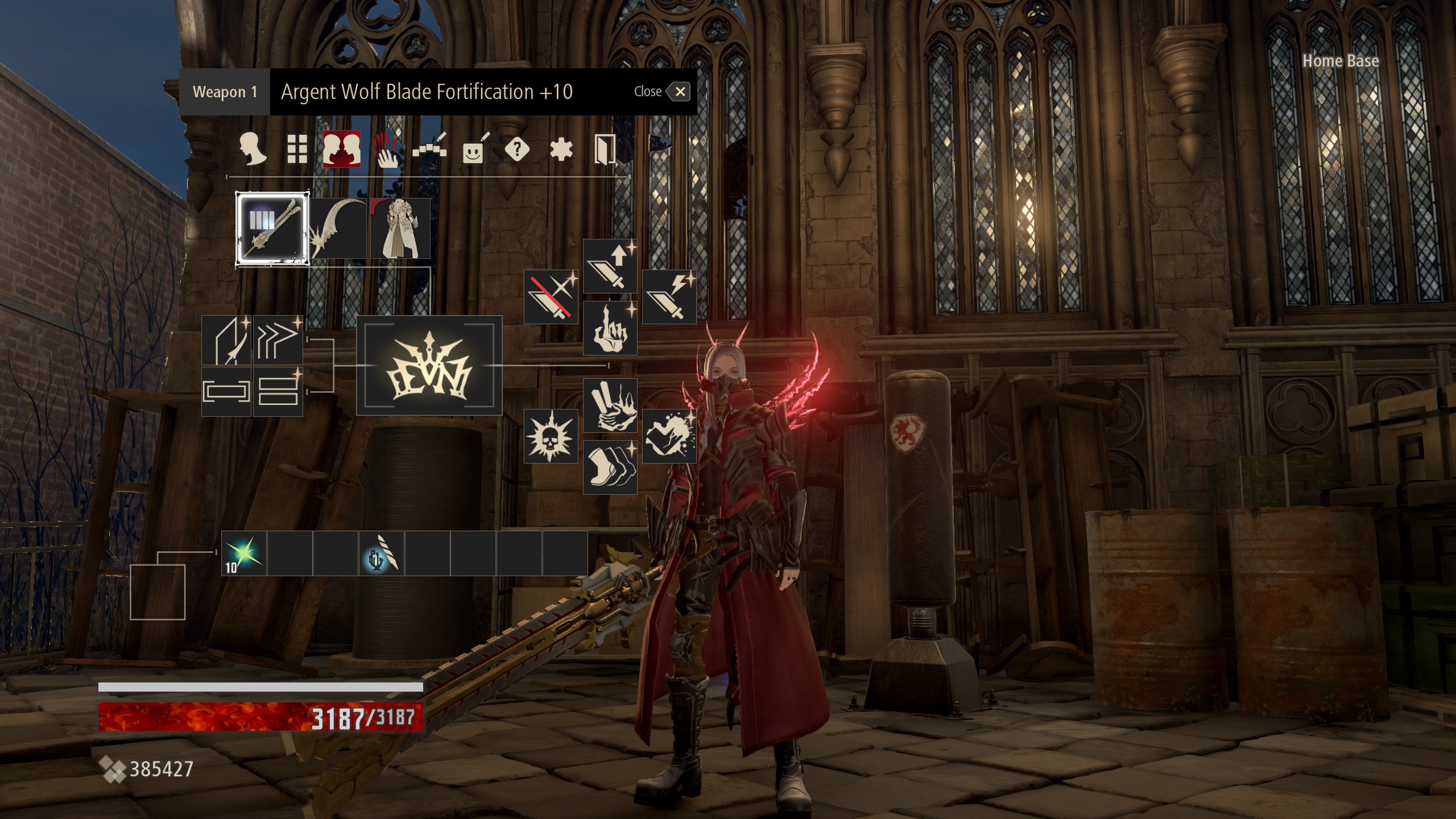Image resolution: width=1456 pixels, height=819 pixels.
Task: Open the character head profile tab
Action: 252,150
